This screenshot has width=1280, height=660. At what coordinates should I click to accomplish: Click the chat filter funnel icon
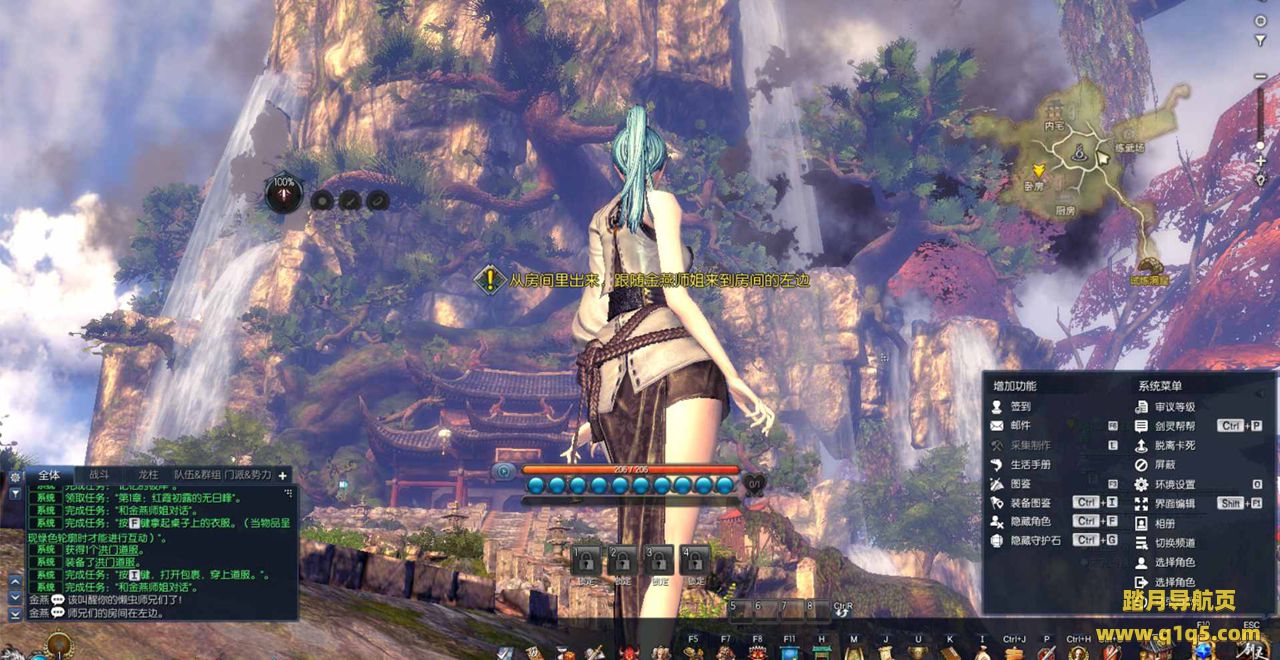click(15, 493)
